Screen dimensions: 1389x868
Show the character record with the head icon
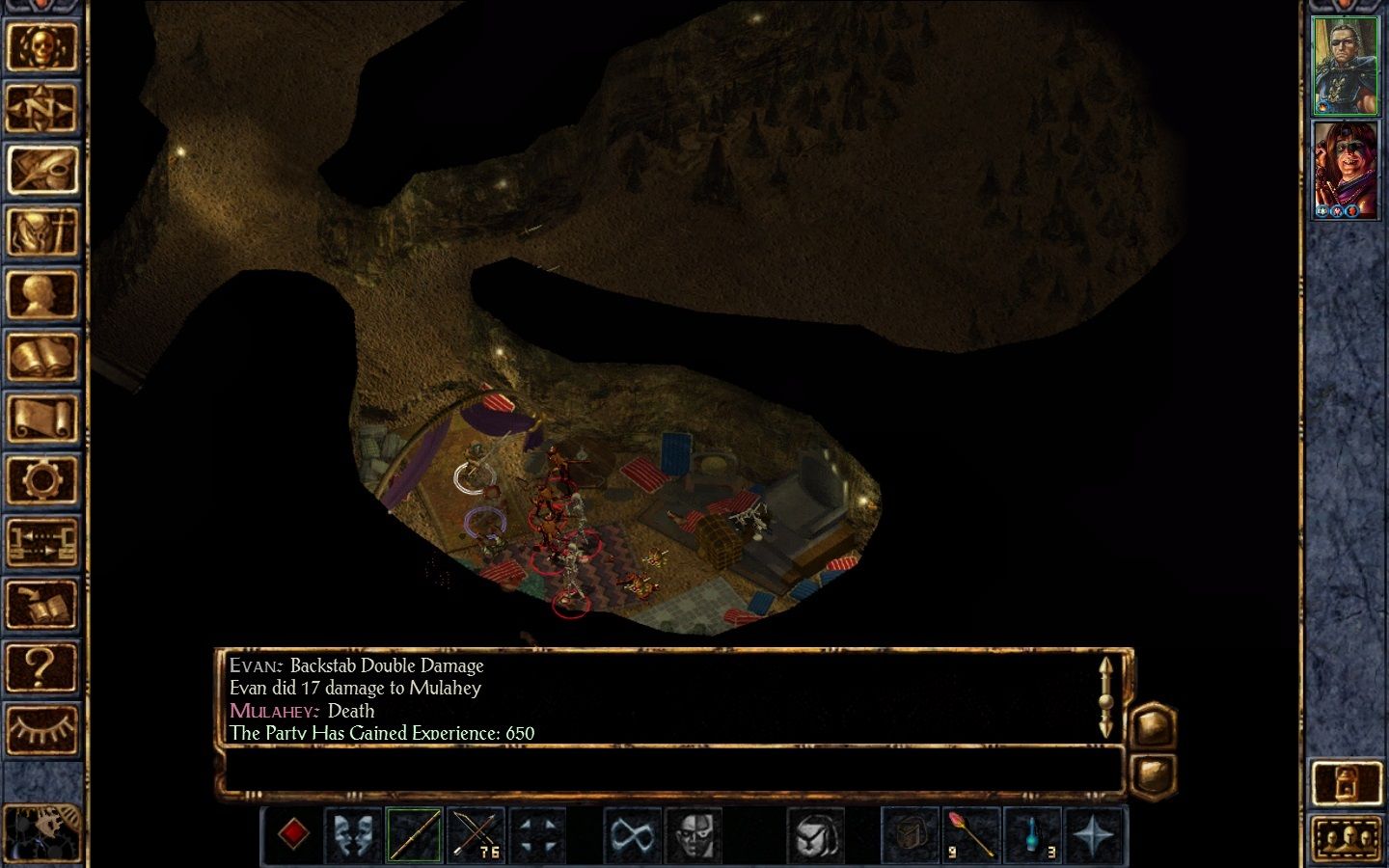coord(41,295)
